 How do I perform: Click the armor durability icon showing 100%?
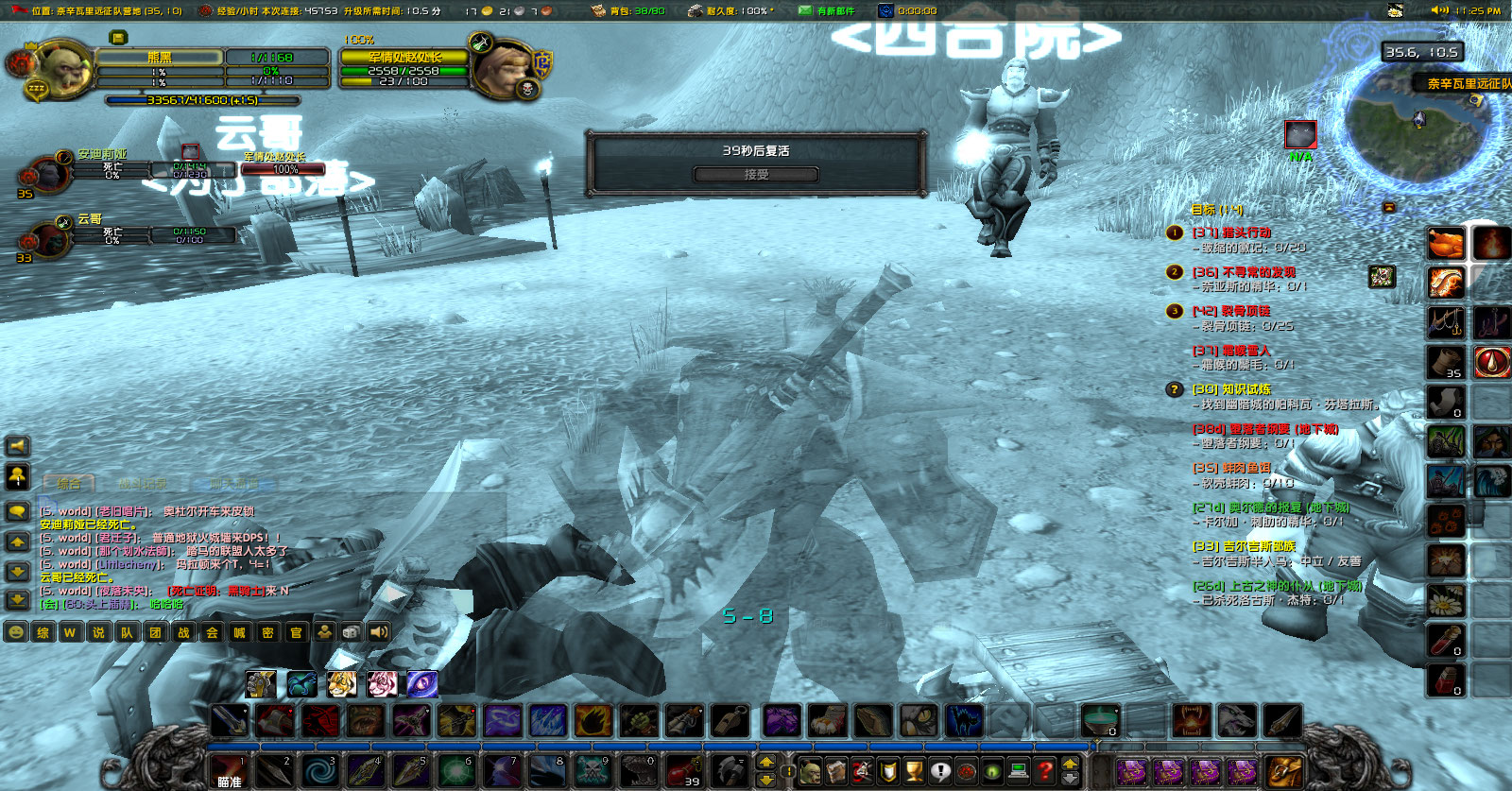click(696, 10)
